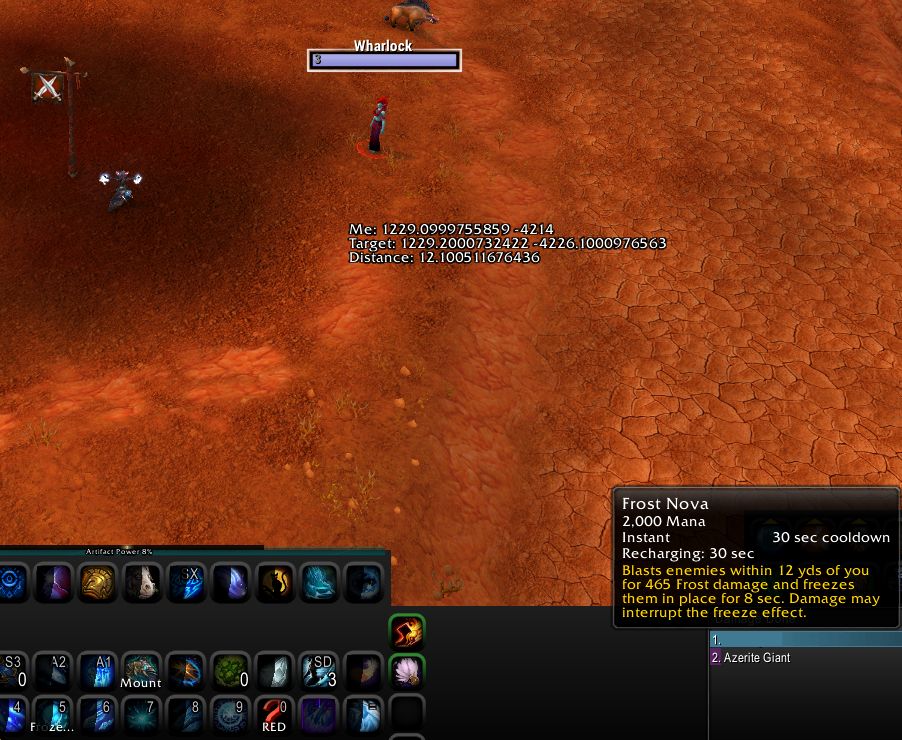Click the skull mask ability icon

(x=141, y=583)
